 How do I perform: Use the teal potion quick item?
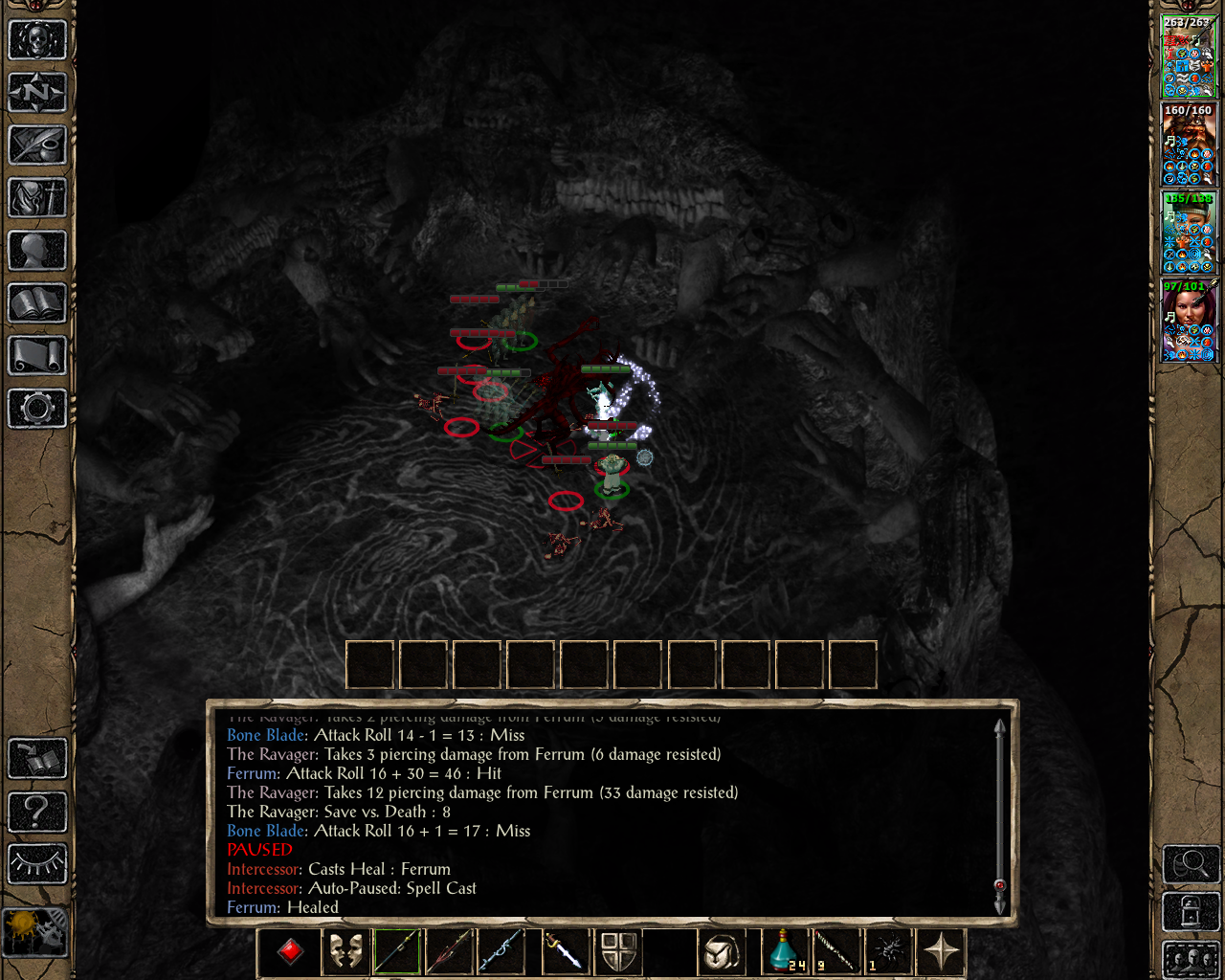click(785, 951)
